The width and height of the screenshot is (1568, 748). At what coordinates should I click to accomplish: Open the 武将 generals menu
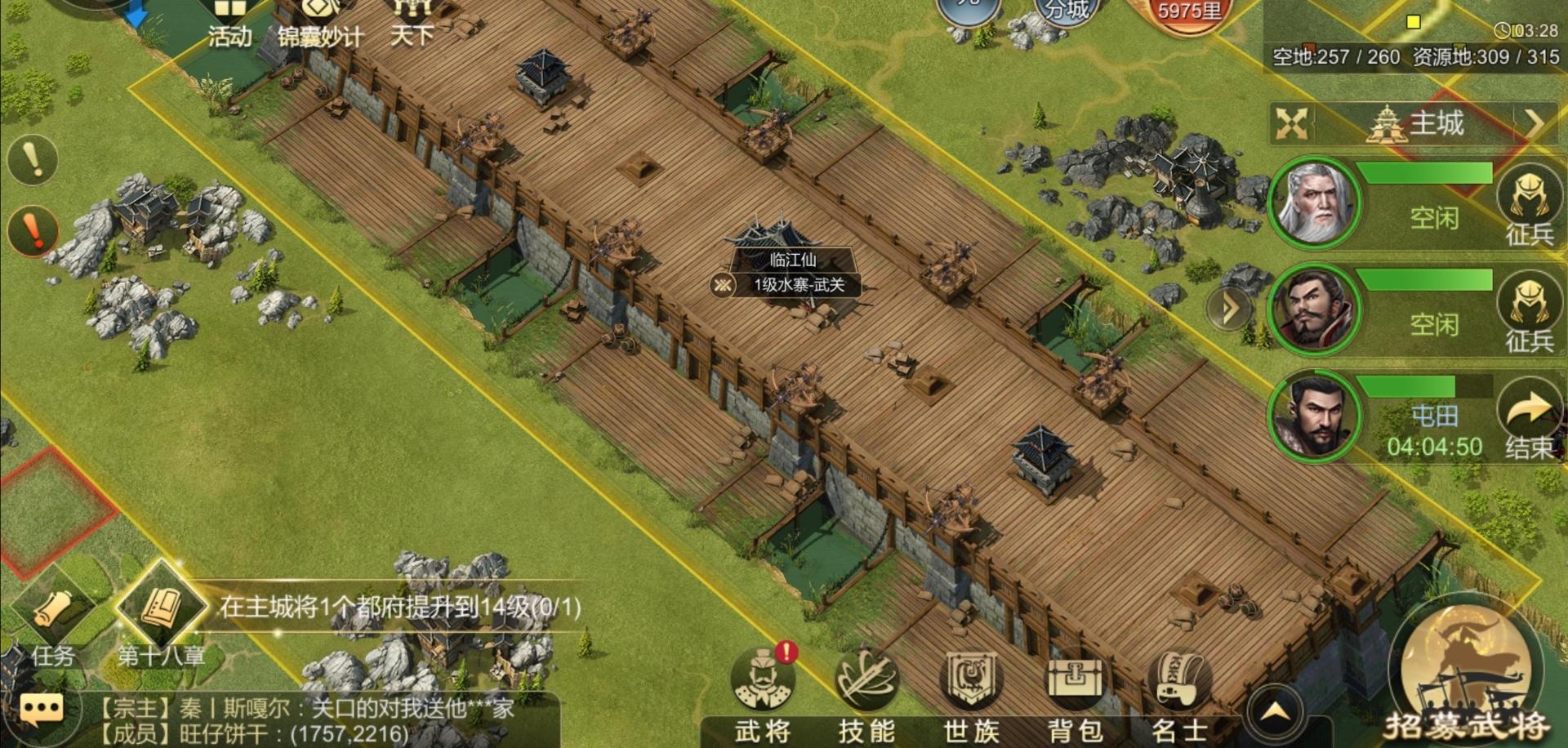(763, 694)
